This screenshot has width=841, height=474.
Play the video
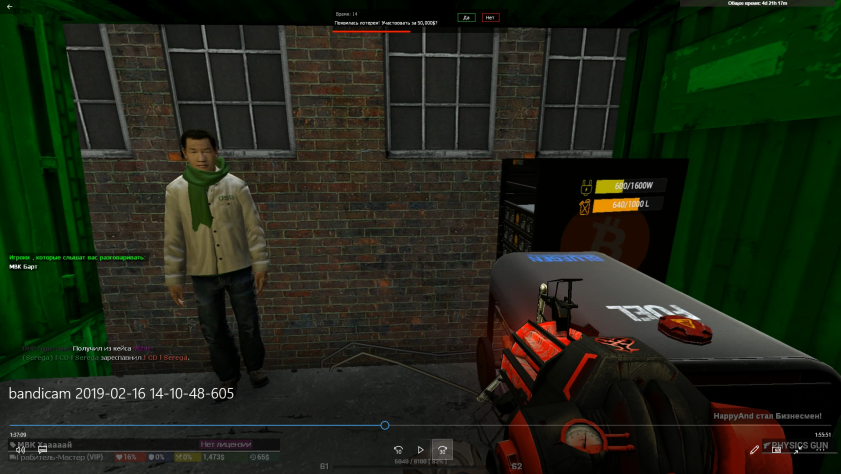(x=421, y=451)
